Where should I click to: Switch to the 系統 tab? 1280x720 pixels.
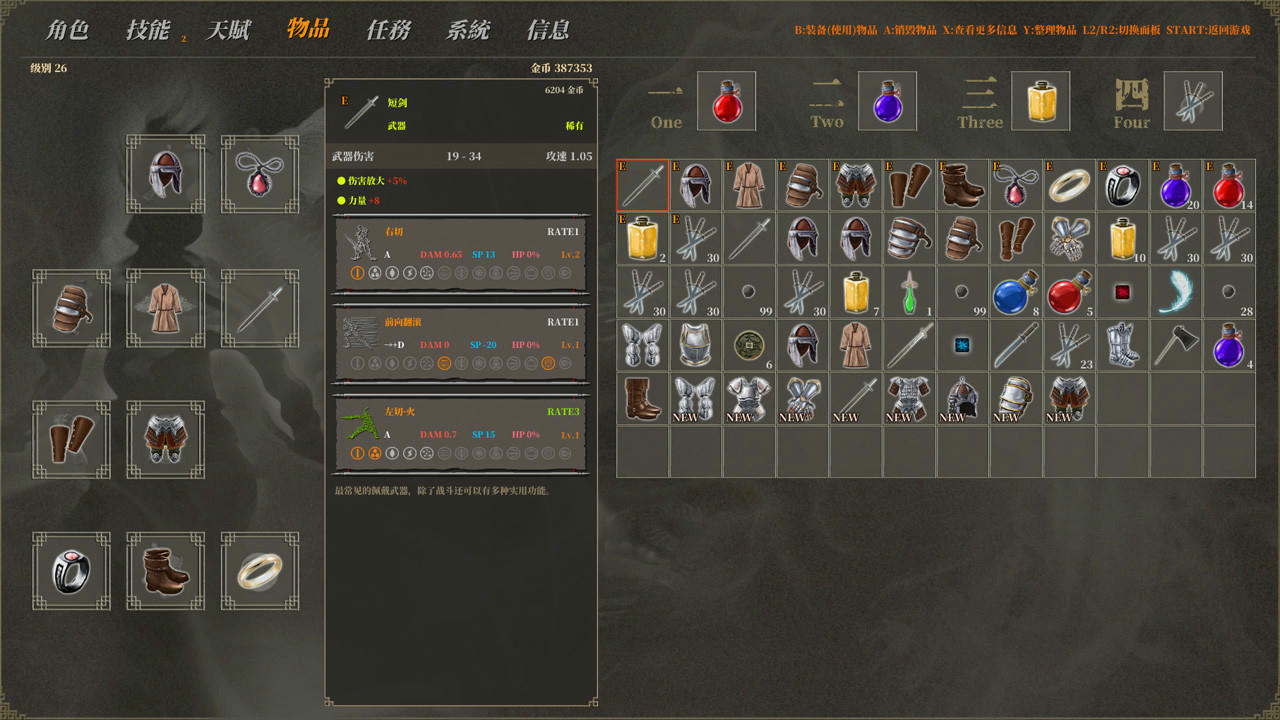click(x=468, y=30)
